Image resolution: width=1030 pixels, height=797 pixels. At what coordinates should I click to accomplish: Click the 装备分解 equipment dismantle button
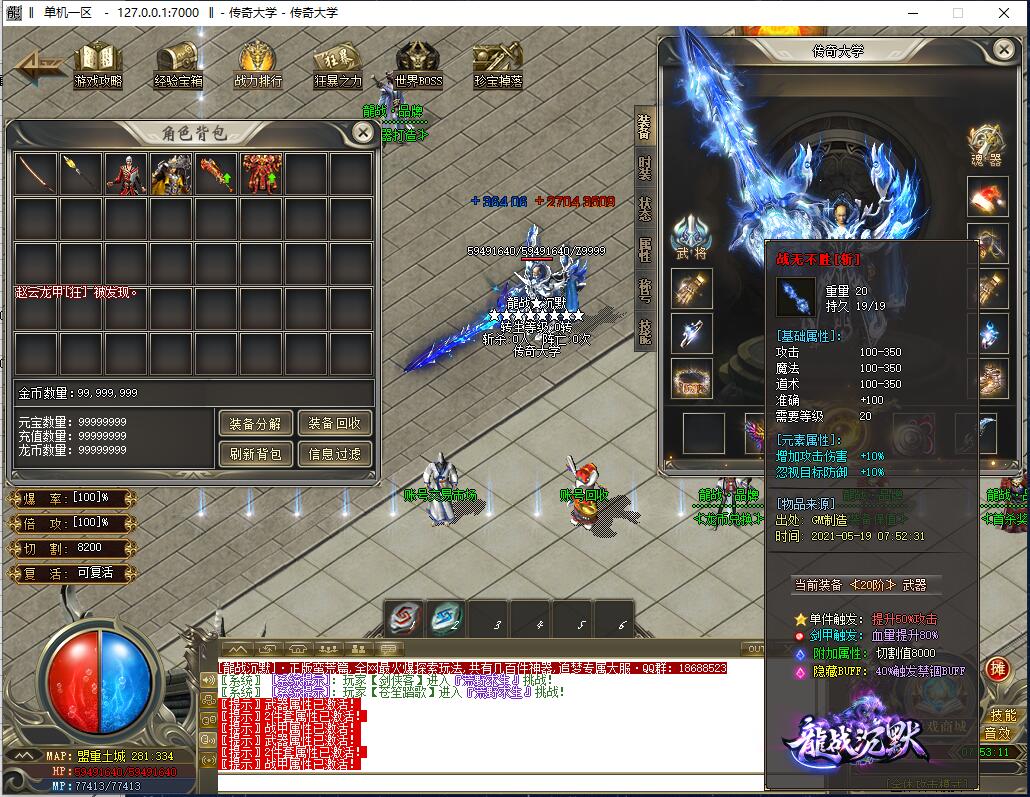click(255, 423)
